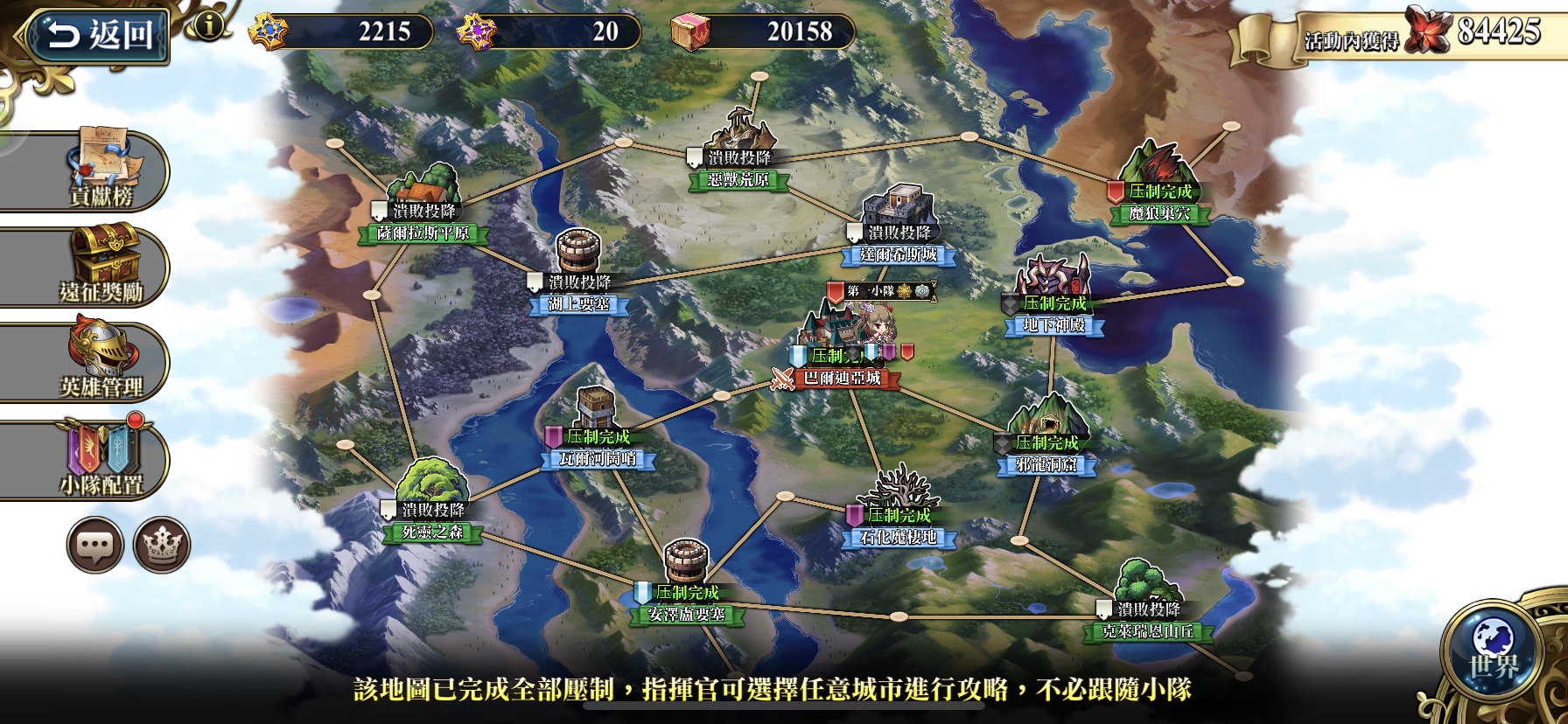
Task: Open the 遠征獎勵 expedition rewards
Action: 101,265
